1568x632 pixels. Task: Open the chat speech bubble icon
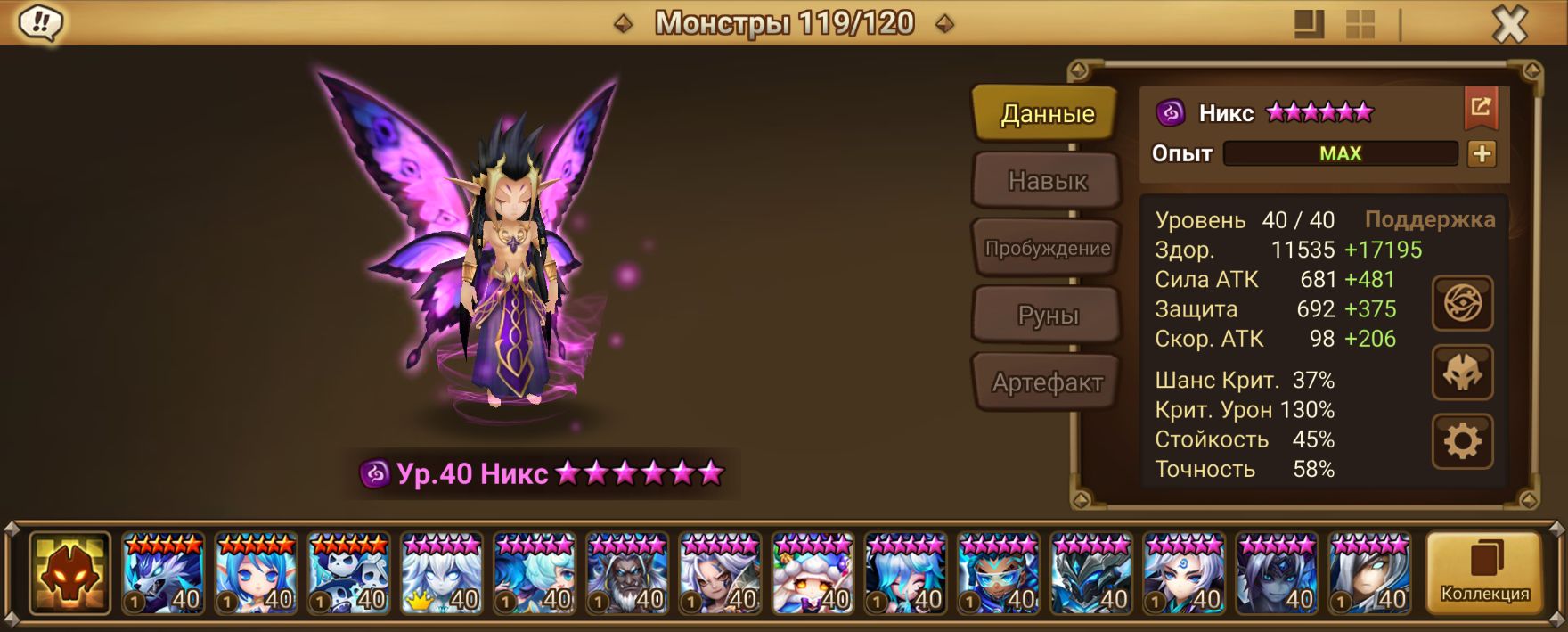click(x=40, y=23)
